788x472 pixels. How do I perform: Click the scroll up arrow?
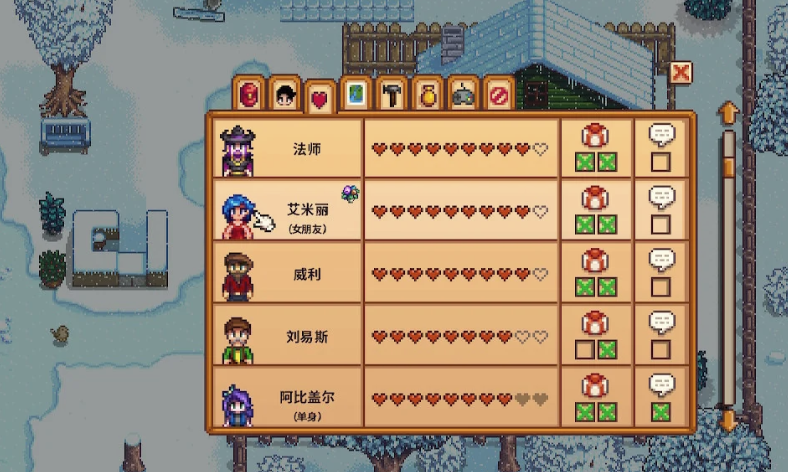point(729,110)
